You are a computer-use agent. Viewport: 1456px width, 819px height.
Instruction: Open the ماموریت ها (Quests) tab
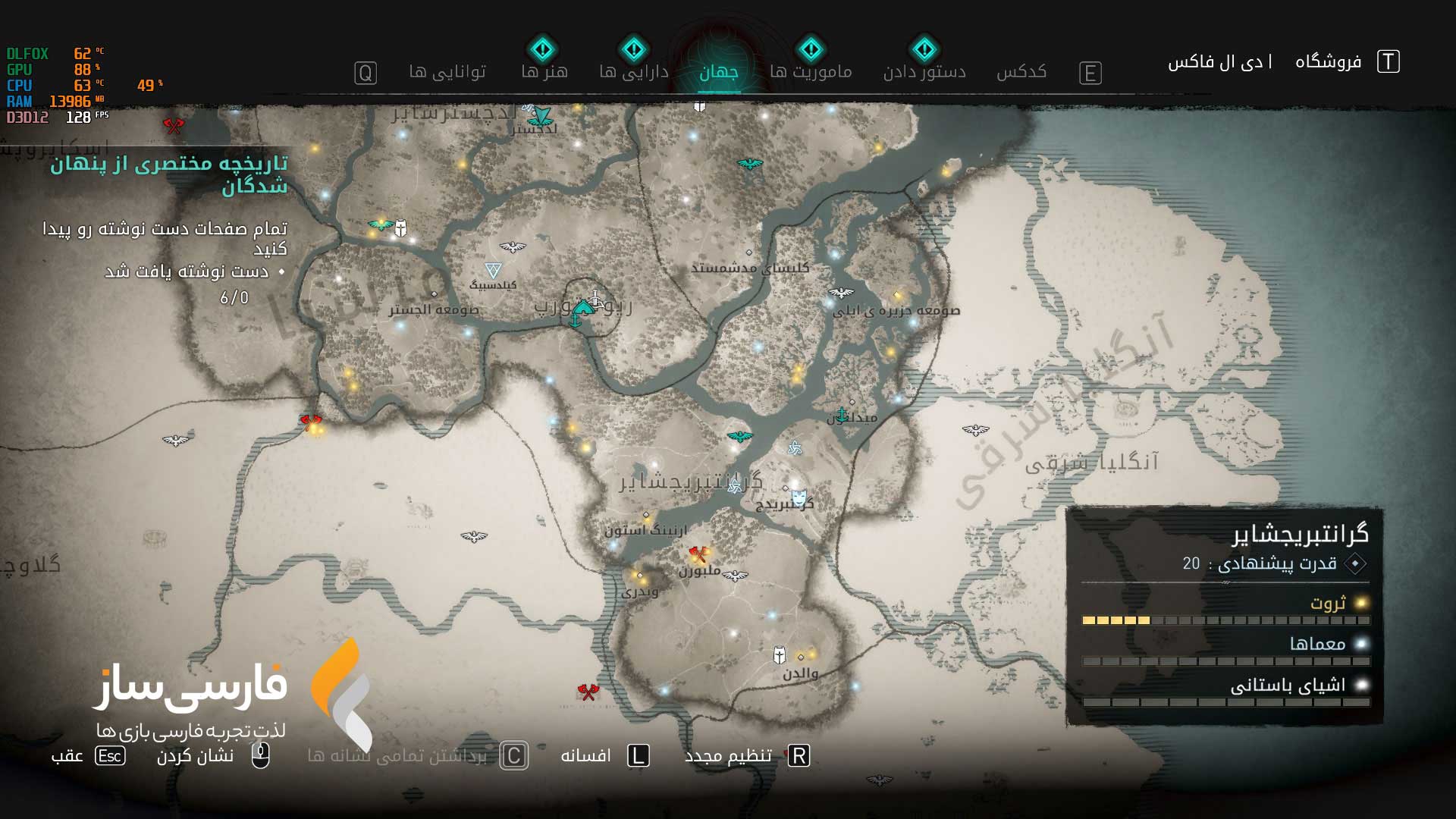point(811,72)
